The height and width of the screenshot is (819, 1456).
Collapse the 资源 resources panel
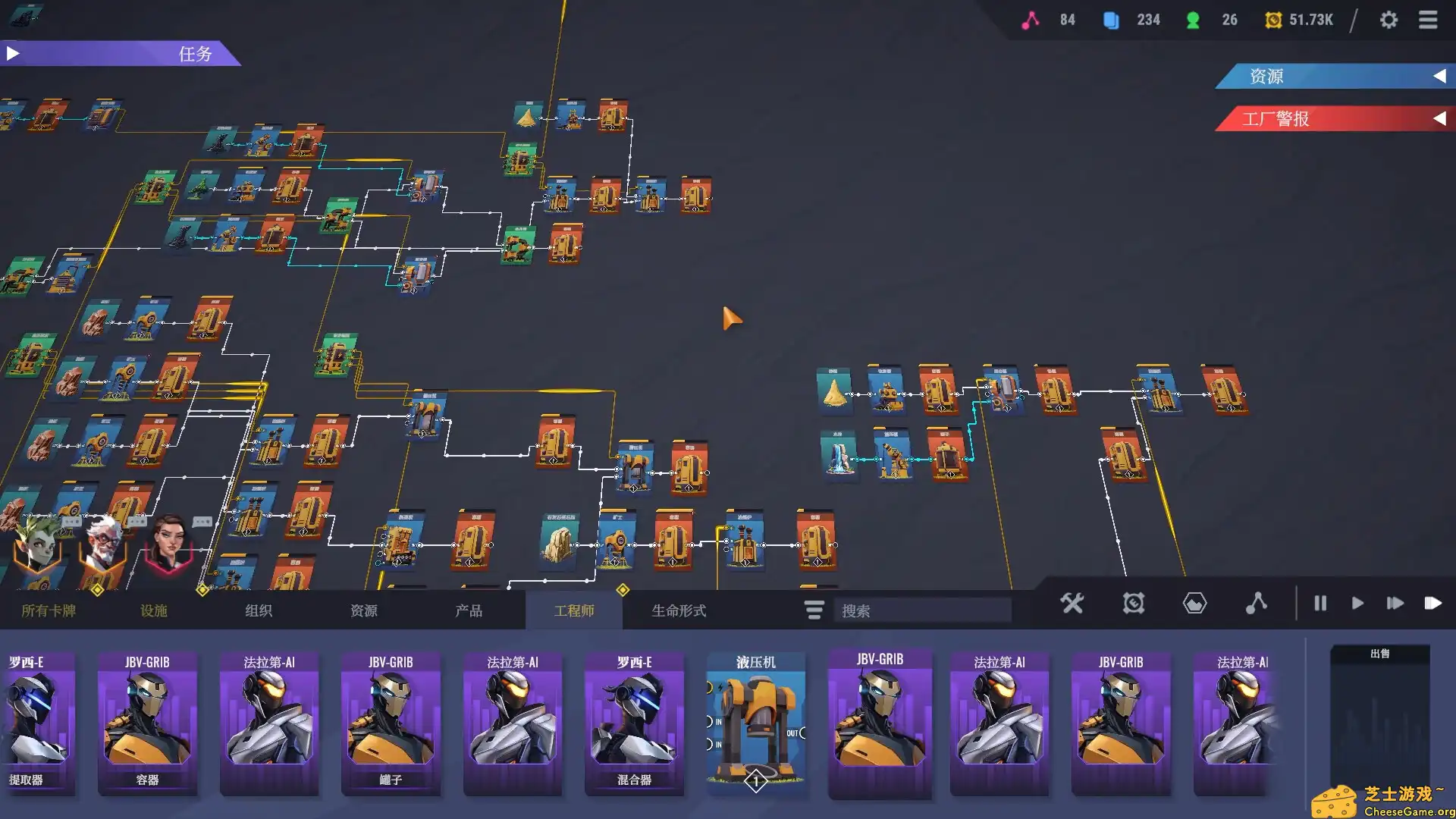(1439, 77)
